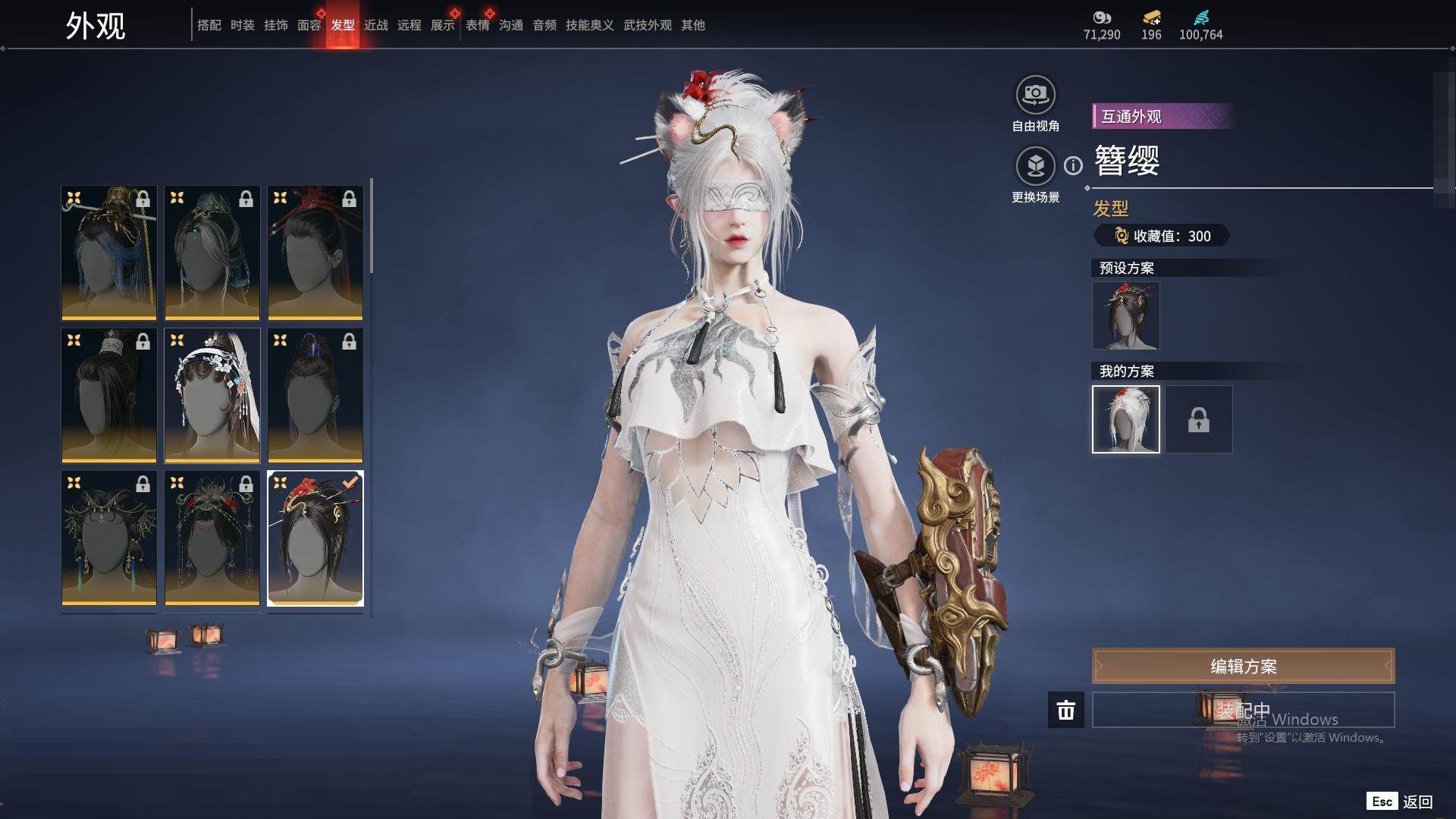The image size is (1456, 819).
Task: Switch to the 远程 tab
Action: (x=409, y=25)
